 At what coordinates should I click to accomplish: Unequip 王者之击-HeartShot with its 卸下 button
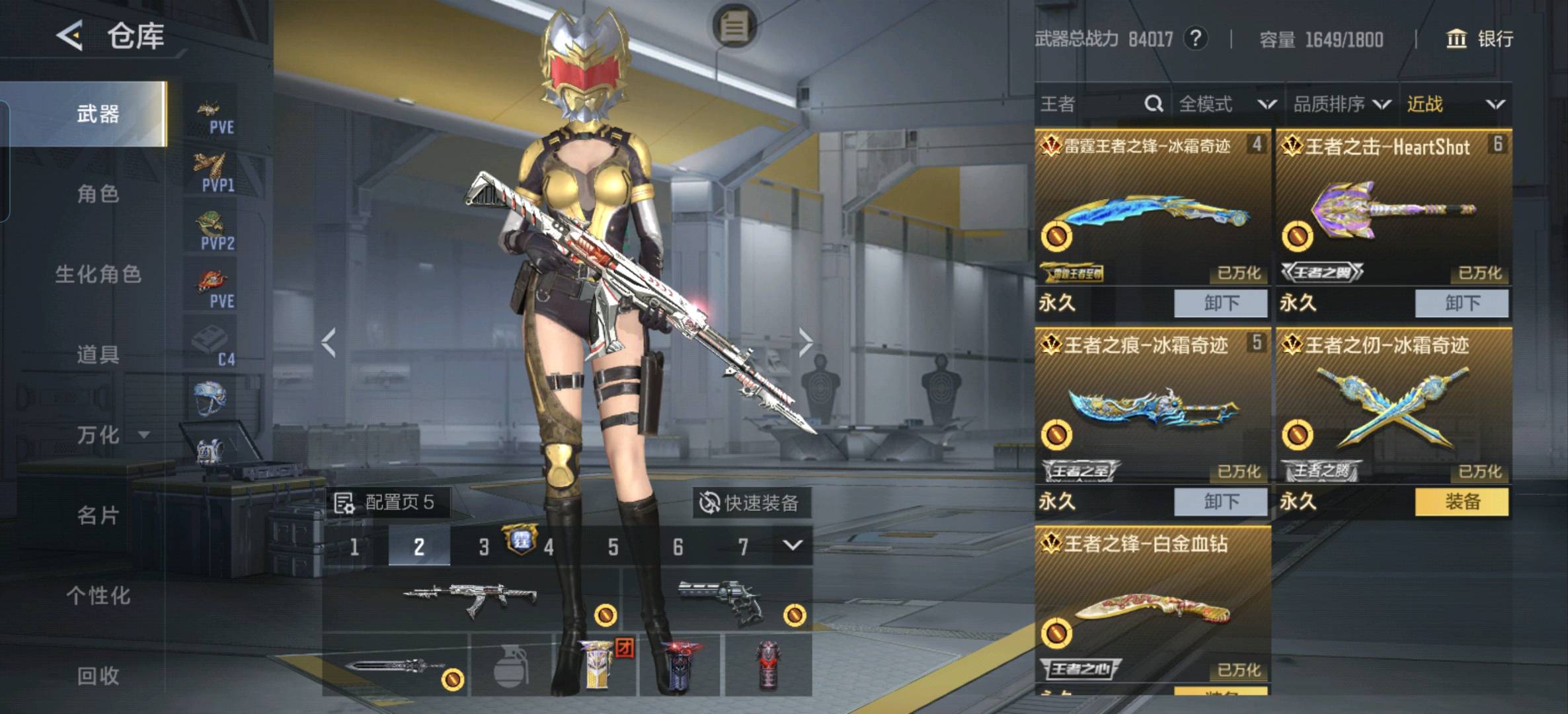pos(1462,303)
